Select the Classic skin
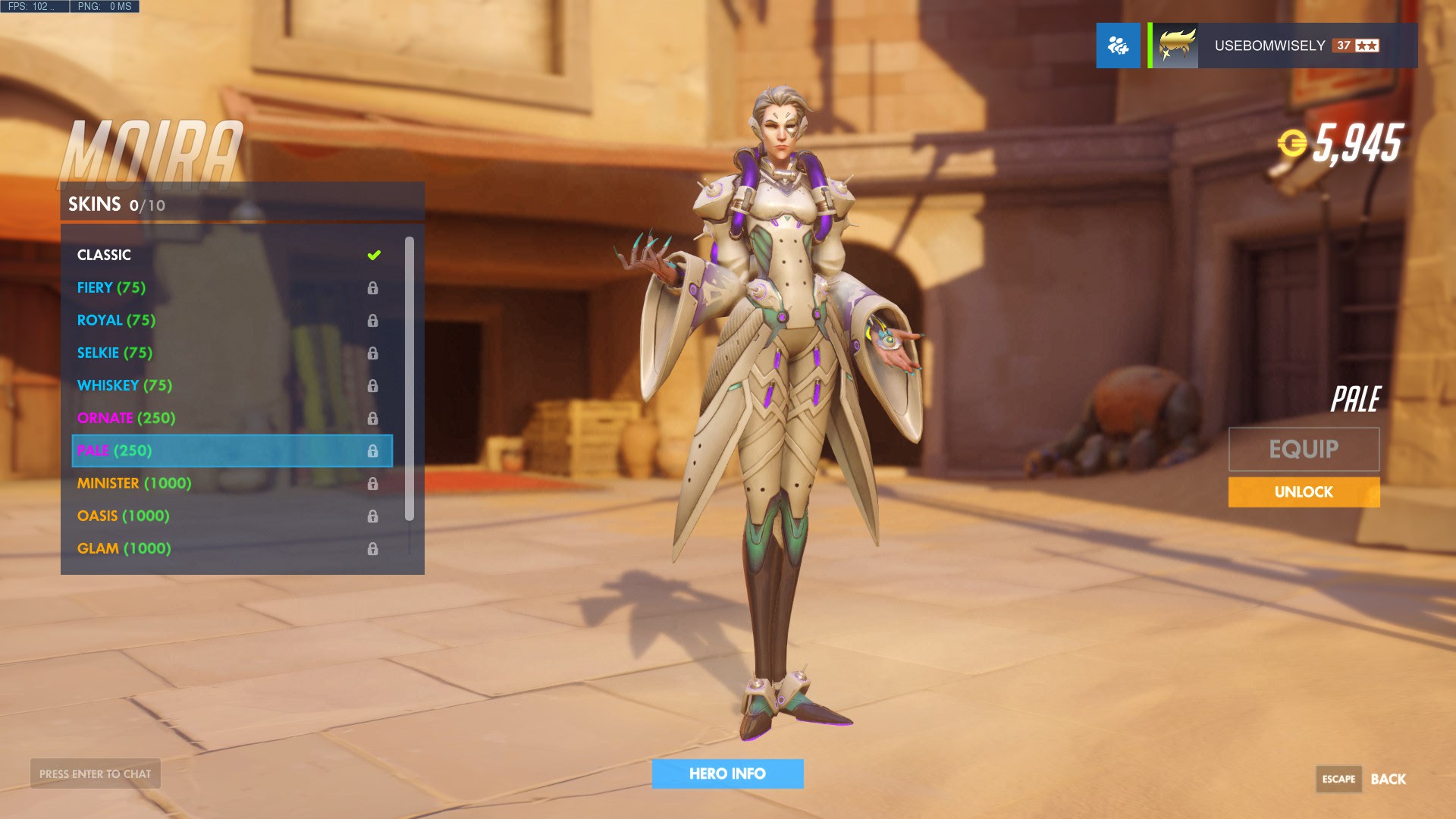 227,255
